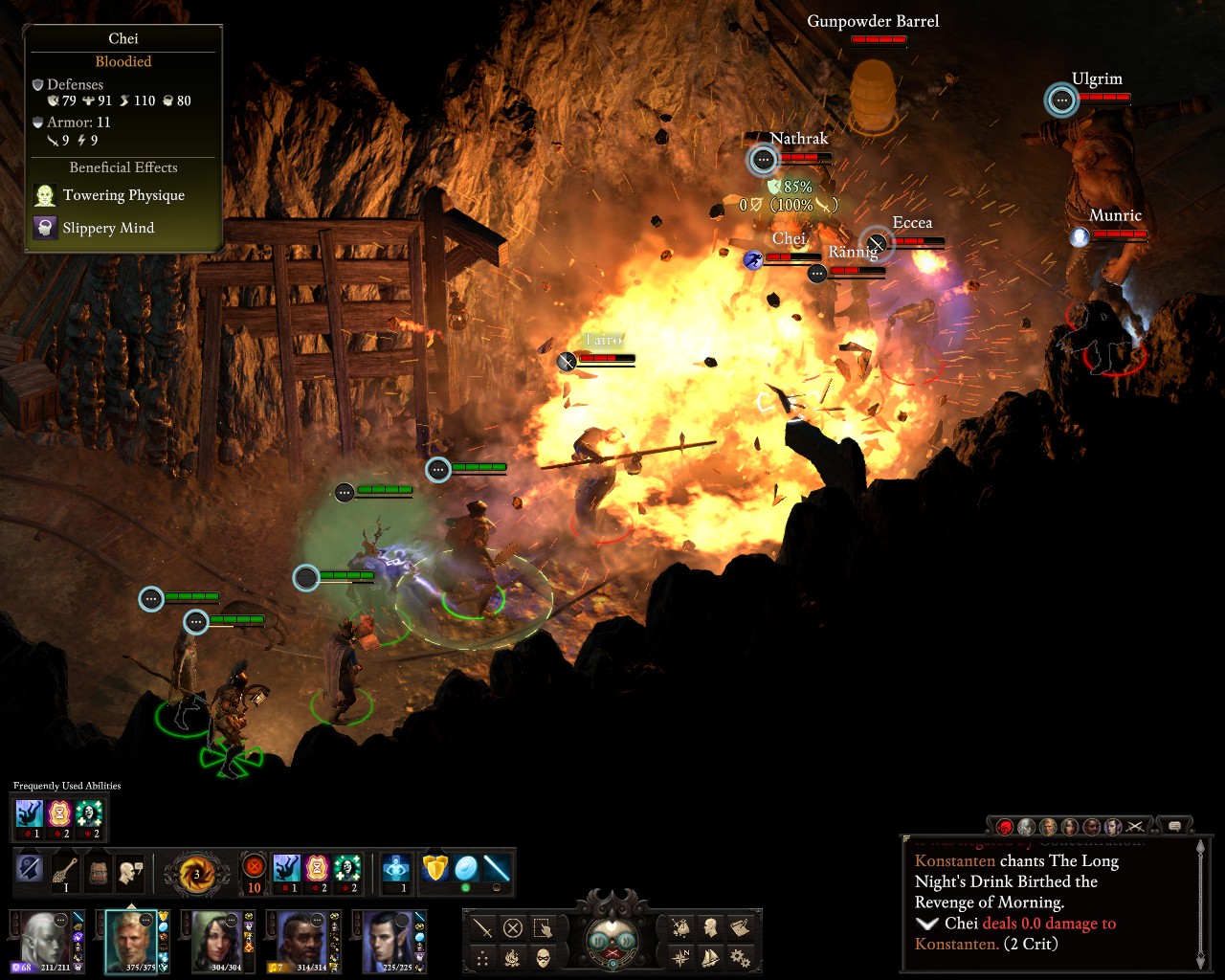
Task: Activate the yellow shield ability icon
Action: coord(435,869)
